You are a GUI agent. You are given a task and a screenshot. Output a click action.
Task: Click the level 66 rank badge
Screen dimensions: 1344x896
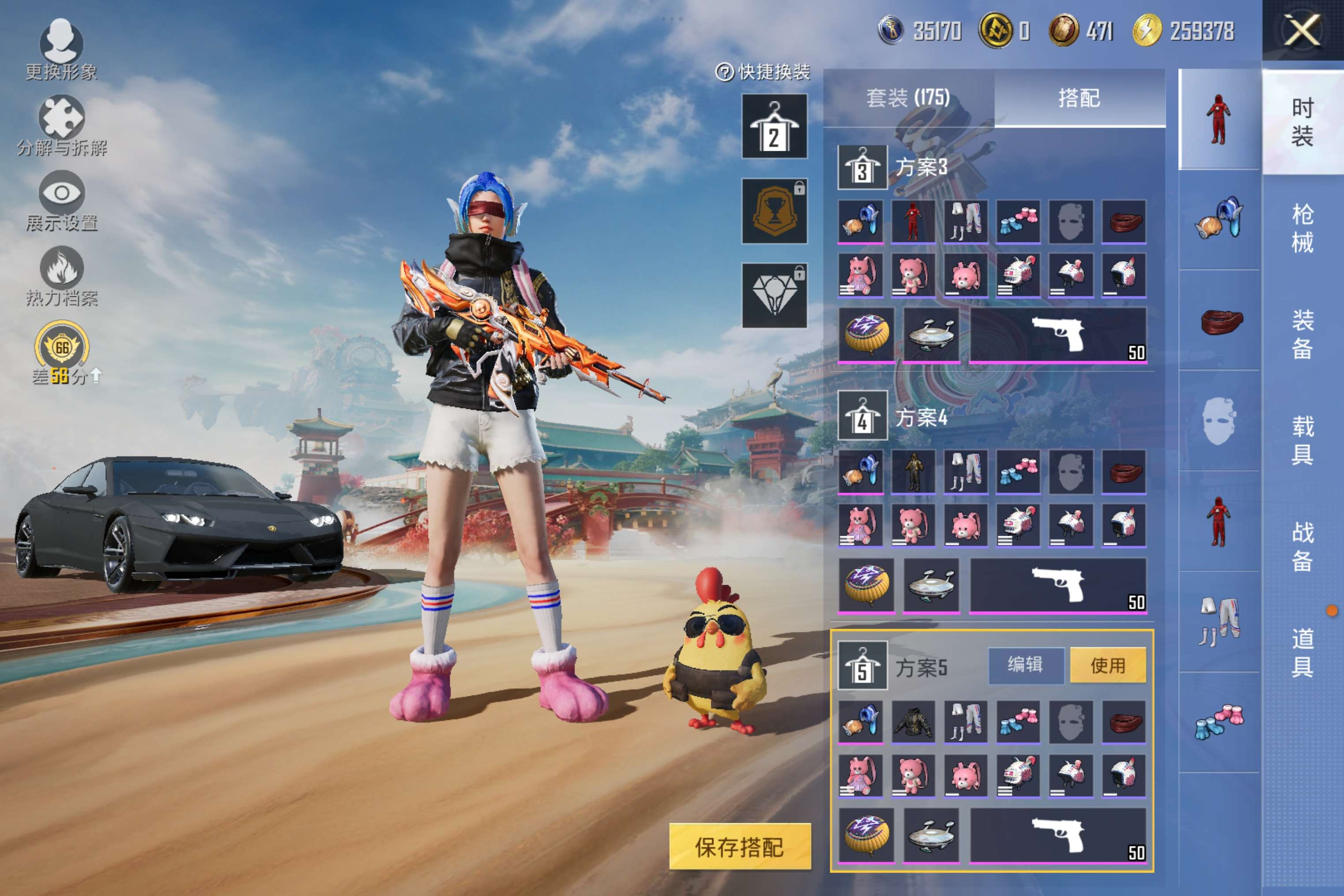[x=62, y=347]
